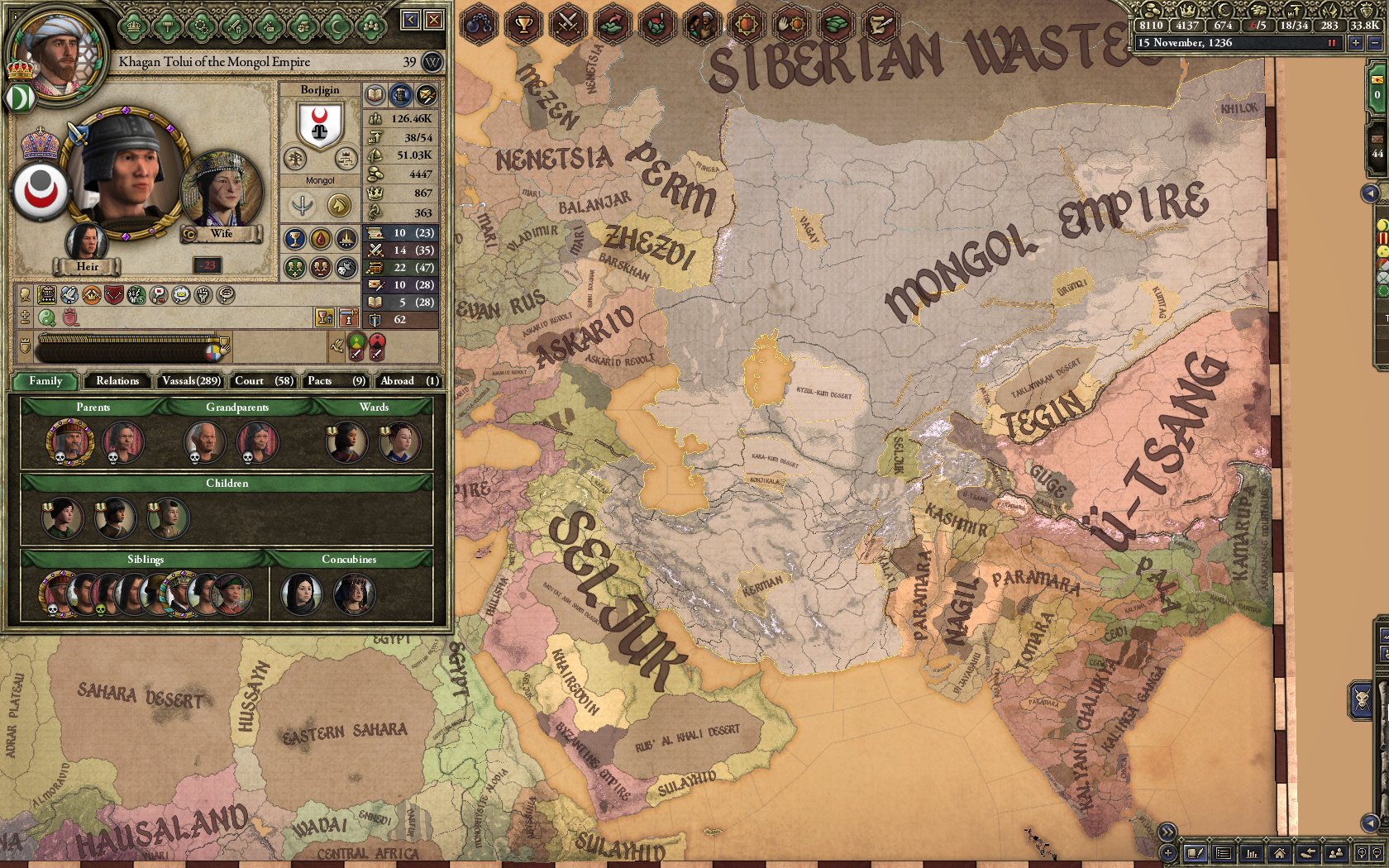Toggle the plus circle near the minimap toolbar

[x=1168, y=852]
